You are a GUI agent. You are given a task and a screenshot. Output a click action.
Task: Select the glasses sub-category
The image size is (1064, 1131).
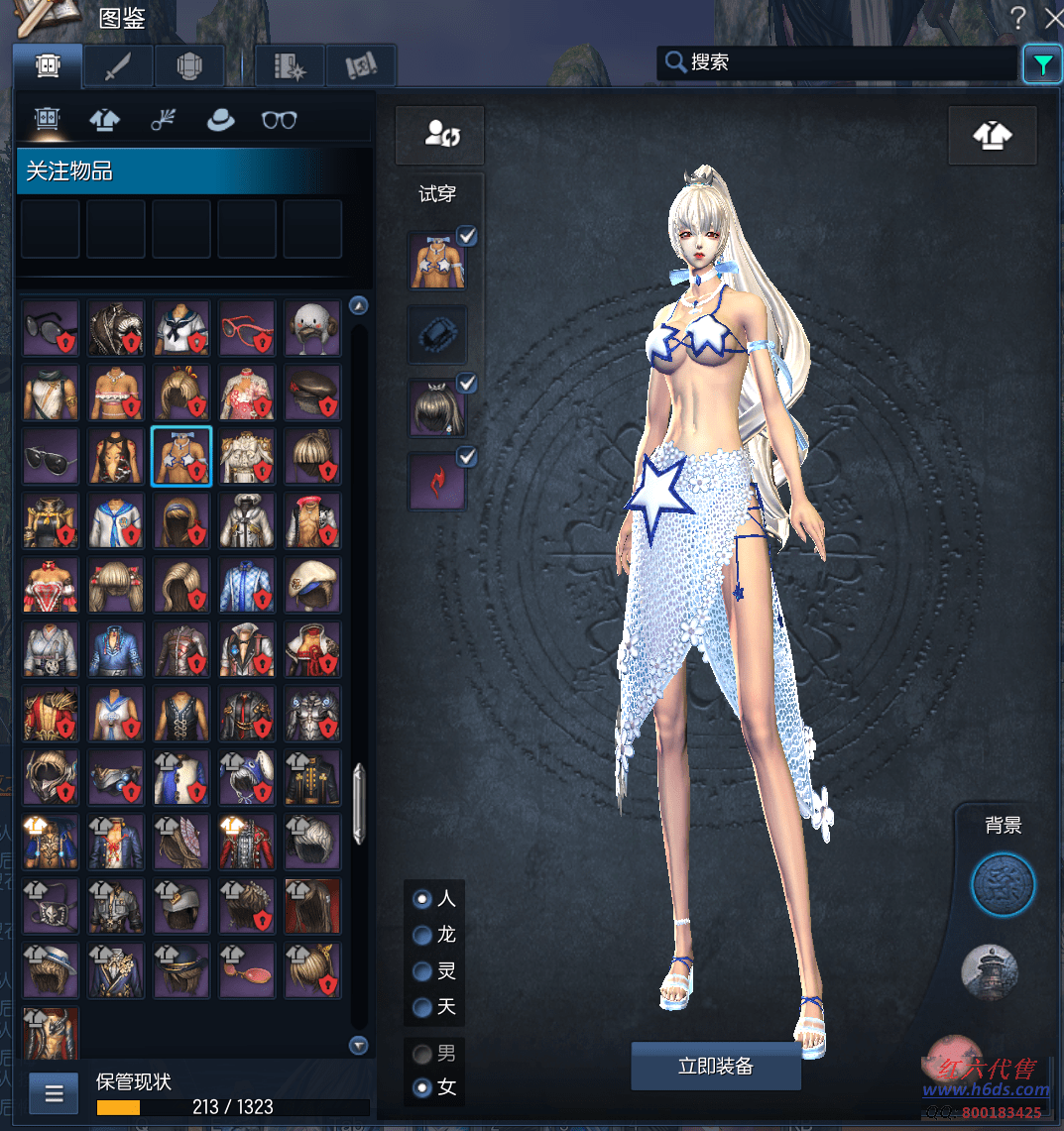click(279, 120)
